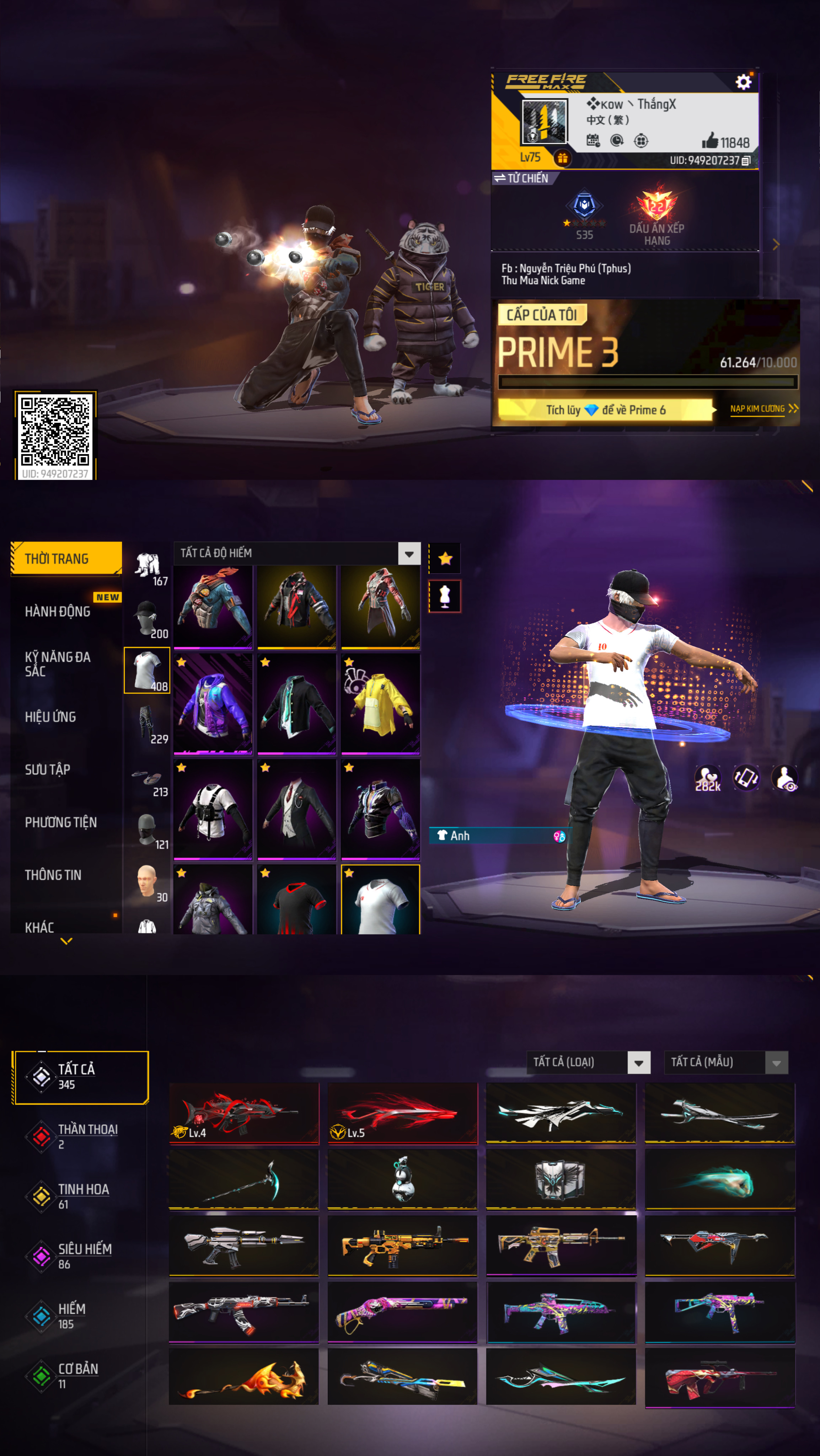Open the HÀNH ĐỘNG menu entry
820x1456 pixels.
tap(58, 612)
